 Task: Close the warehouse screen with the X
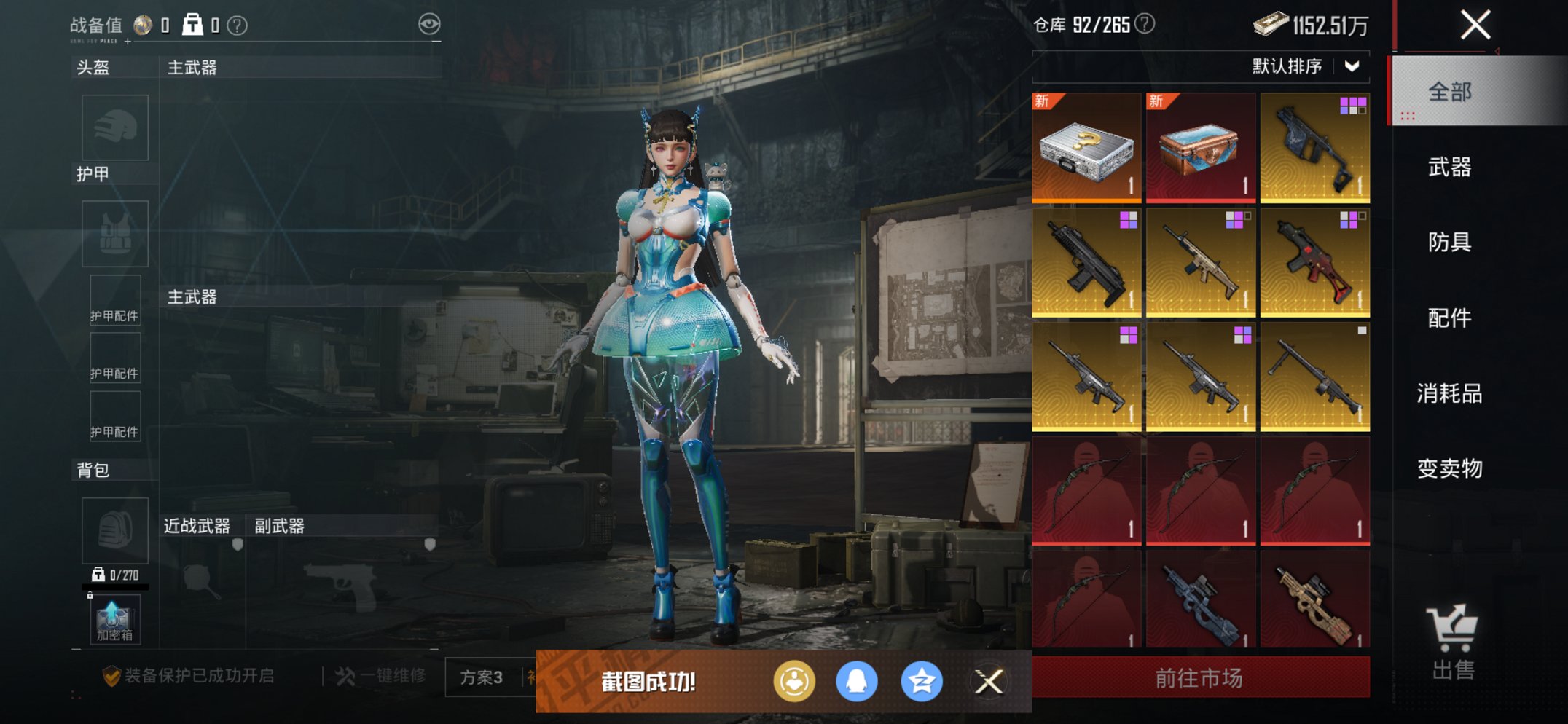click(1475, 25)
